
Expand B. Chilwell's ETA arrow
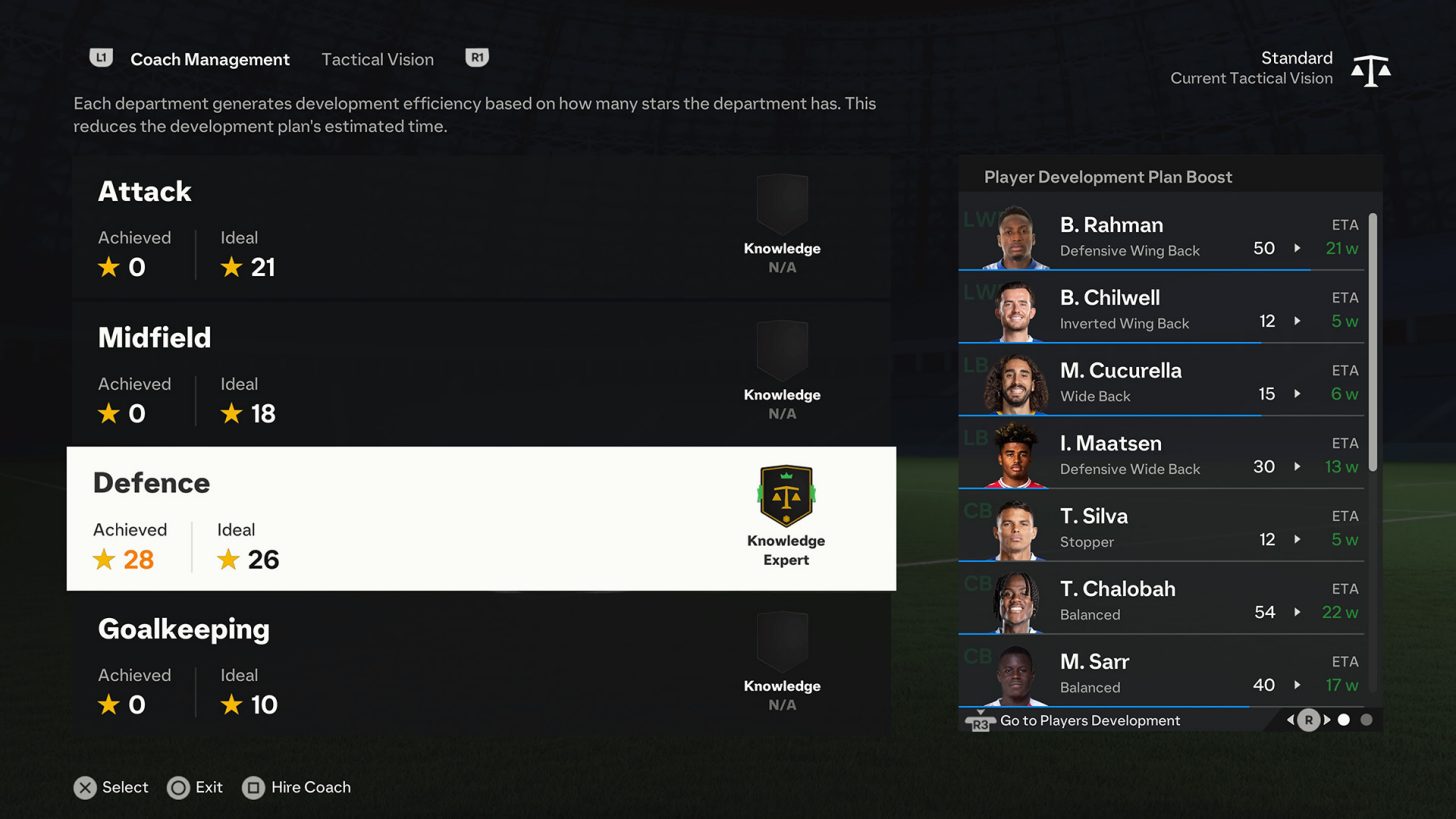(1298, 322)
